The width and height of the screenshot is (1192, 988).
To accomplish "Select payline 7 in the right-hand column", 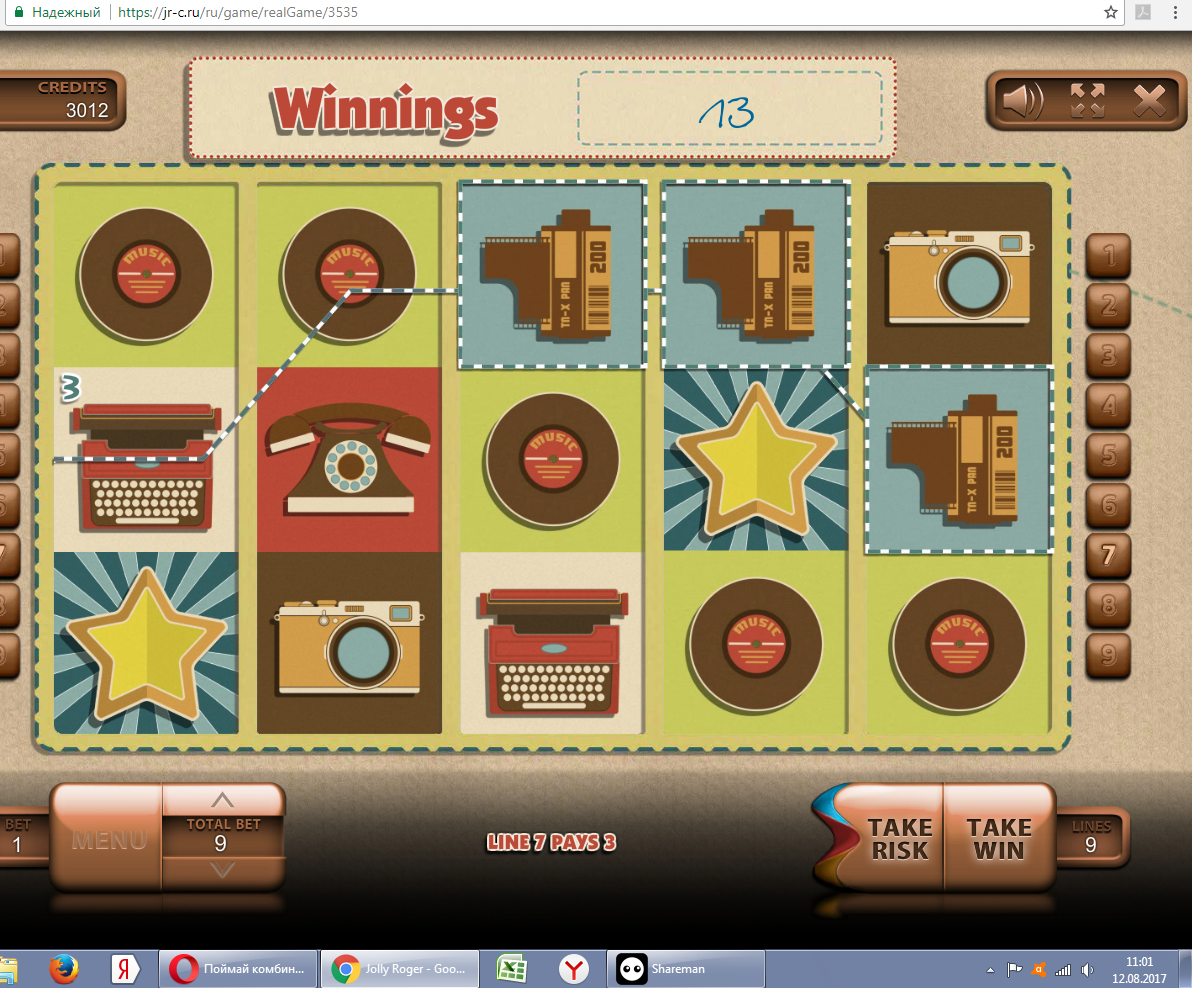I will point(1108,555).
